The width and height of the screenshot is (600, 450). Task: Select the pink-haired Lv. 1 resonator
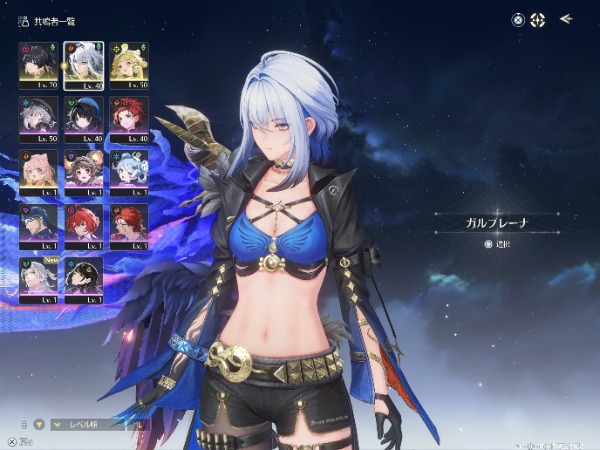[x=38, y=173]
